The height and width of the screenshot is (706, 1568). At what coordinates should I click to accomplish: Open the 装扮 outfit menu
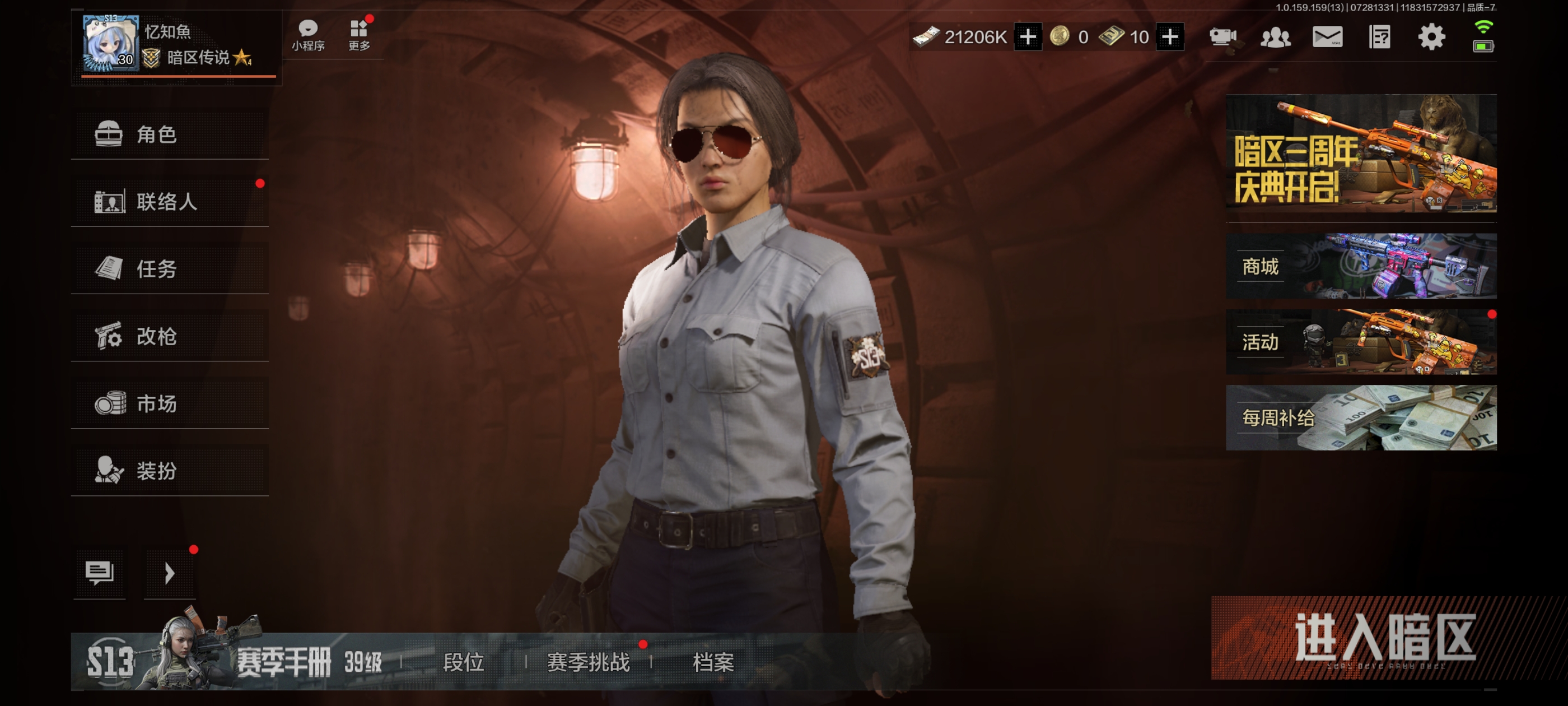(169, 470)
